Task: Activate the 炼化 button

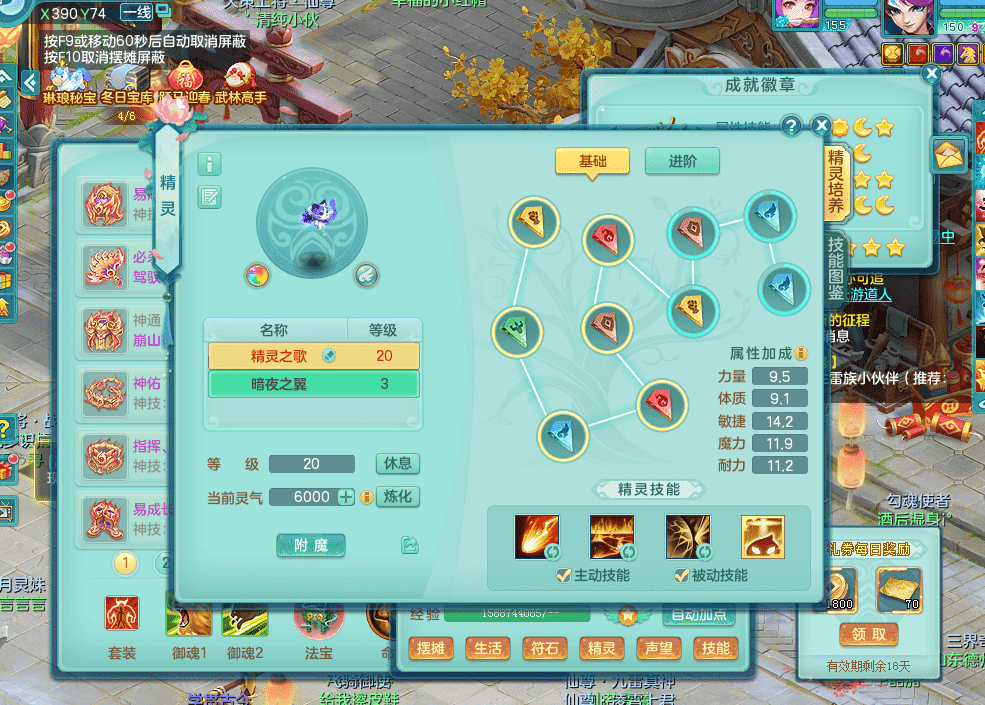Action: pyautogui.click(x=398, y=496)
